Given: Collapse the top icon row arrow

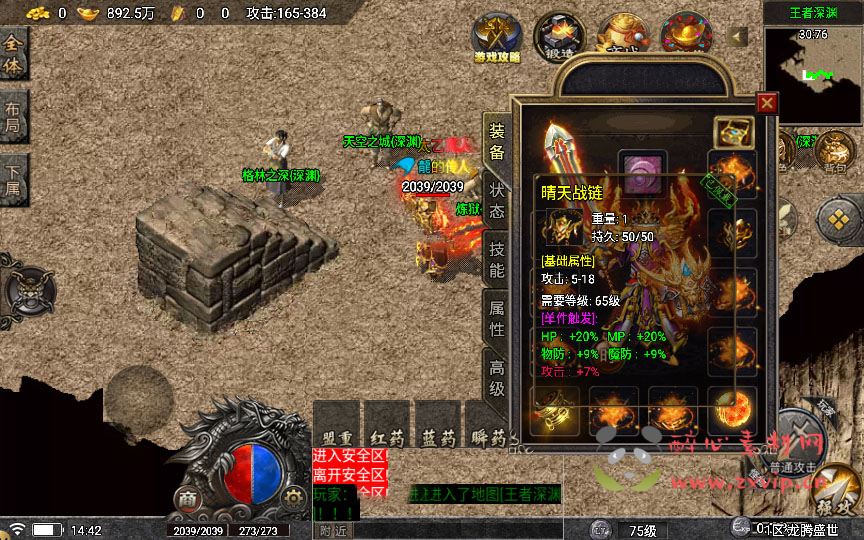Looking at the screenshot, I should 739,37.
